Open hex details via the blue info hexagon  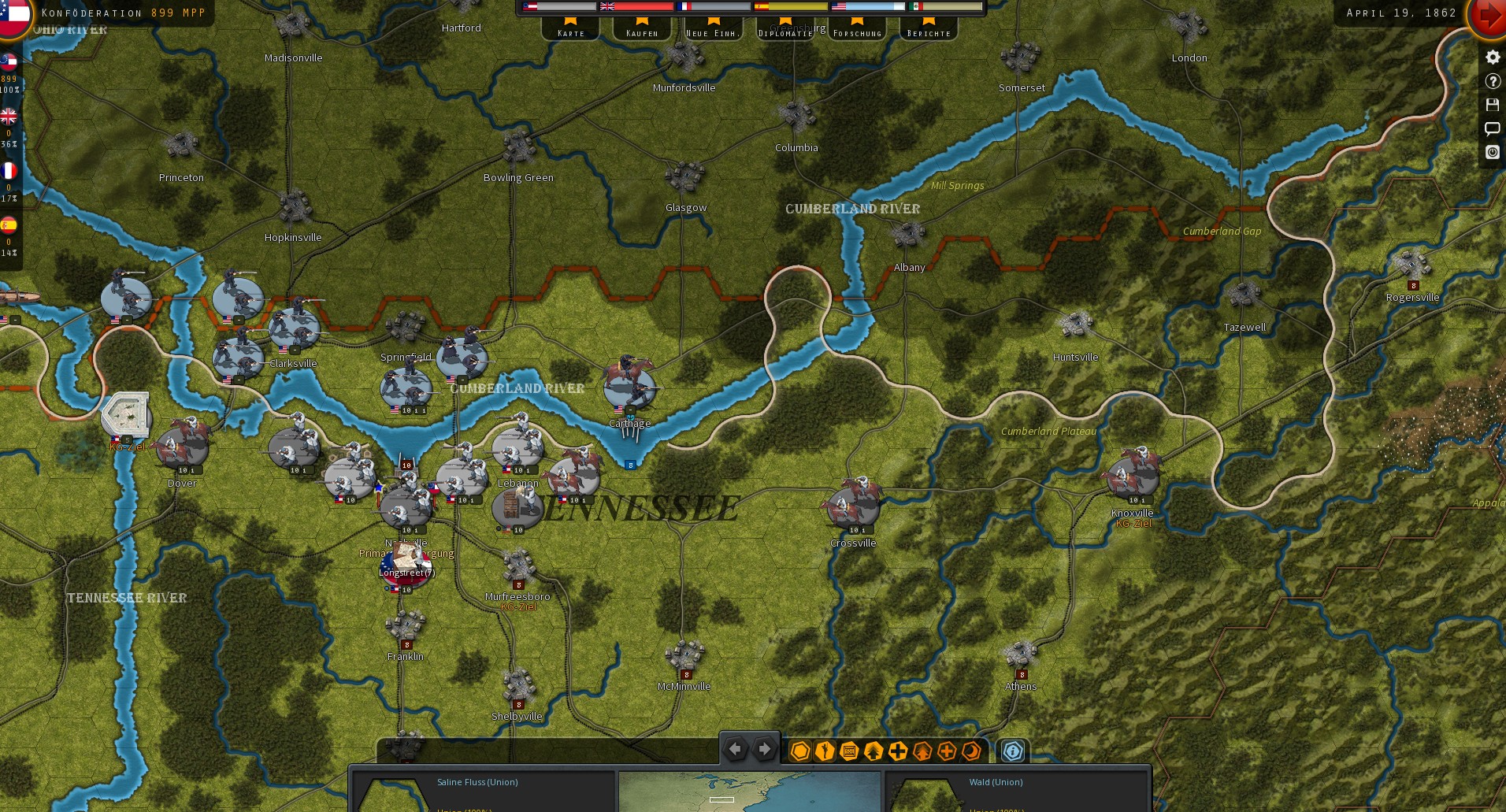pos(1015,751)
